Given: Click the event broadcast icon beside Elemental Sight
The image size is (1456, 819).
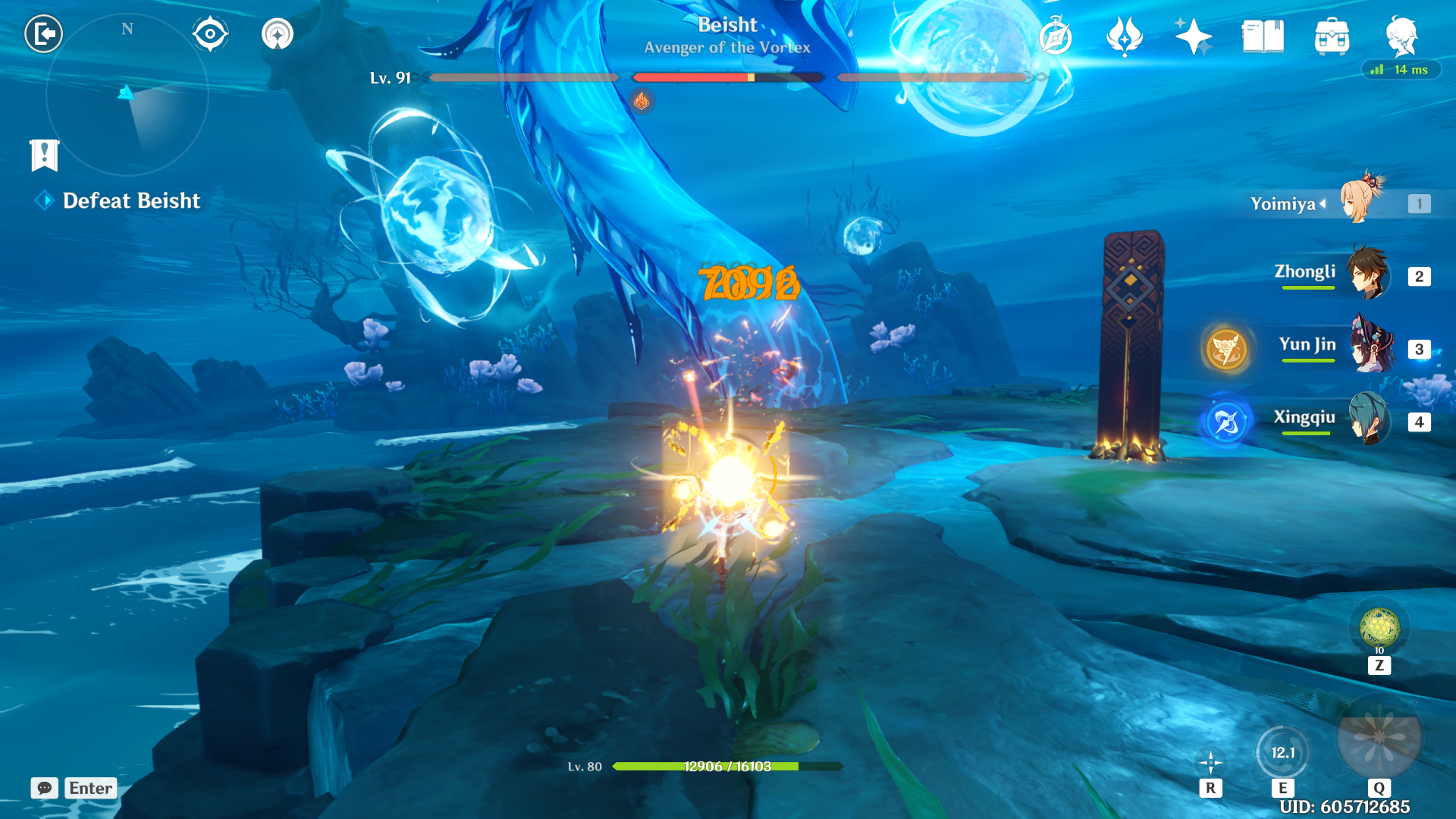Looking at the screenshot, I should click(x=278, y=33).
